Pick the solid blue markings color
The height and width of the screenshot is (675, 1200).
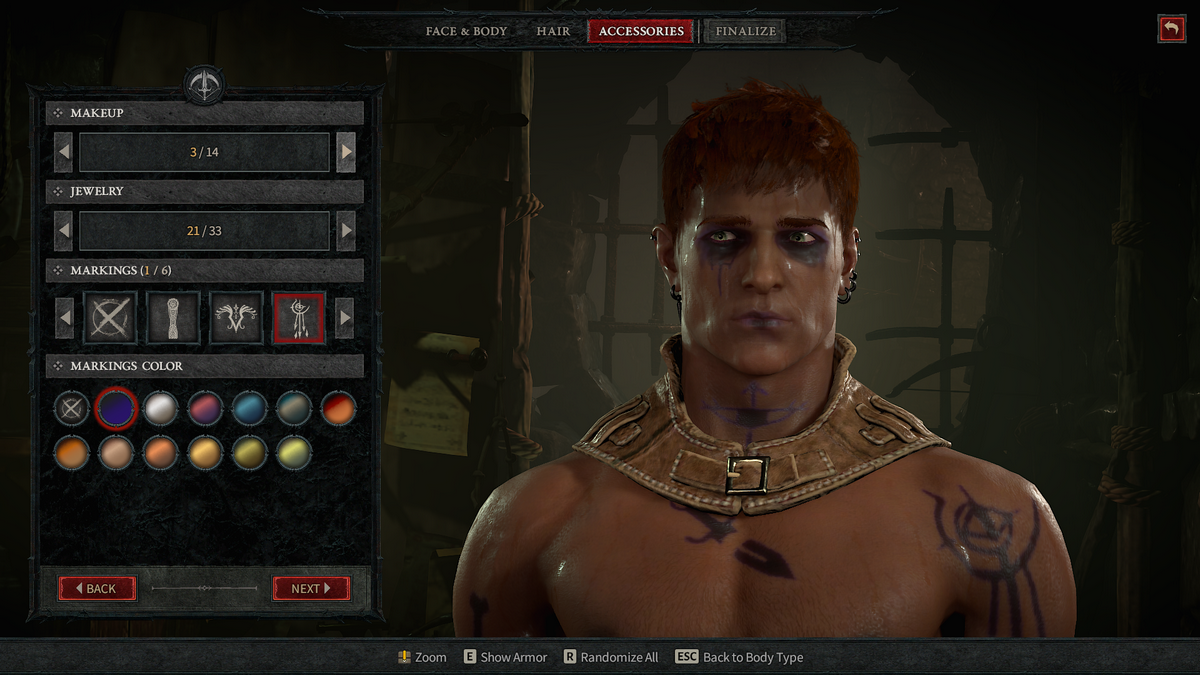tap(249, 408)
